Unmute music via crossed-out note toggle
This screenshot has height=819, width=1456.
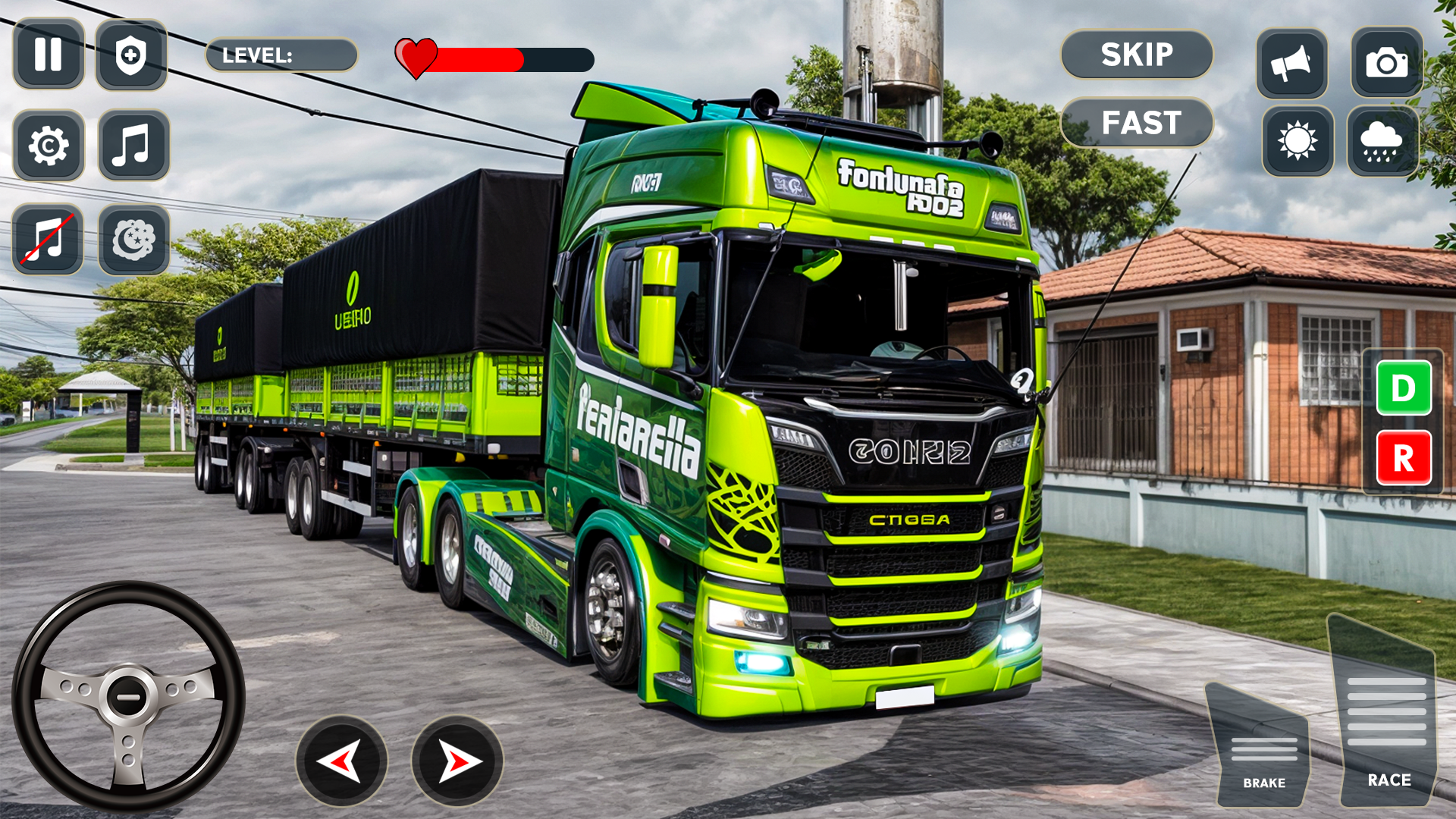(x=49, y=237)
